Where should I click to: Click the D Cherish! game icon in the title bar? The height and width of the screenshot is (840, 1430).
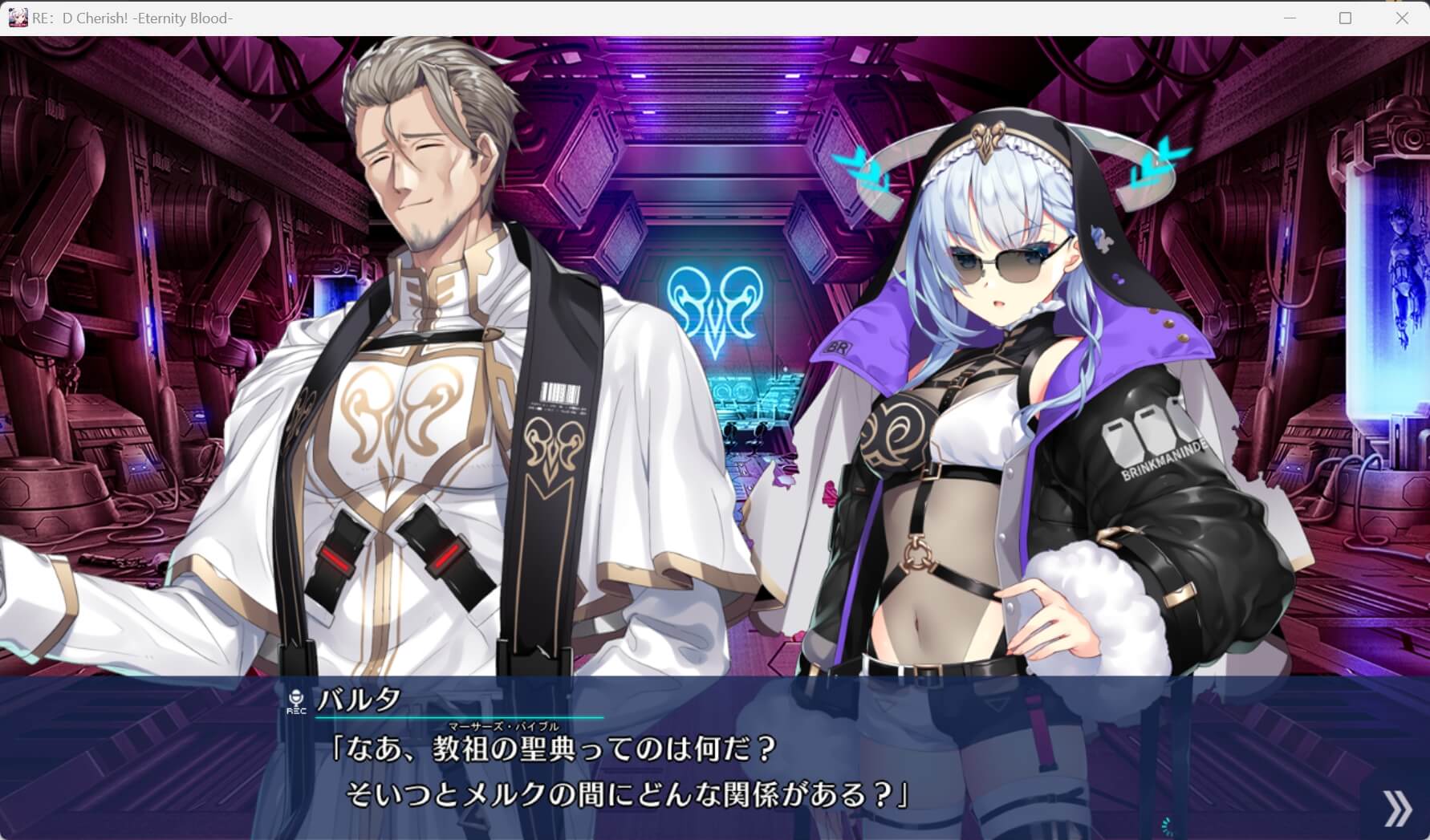click(18, 16)
